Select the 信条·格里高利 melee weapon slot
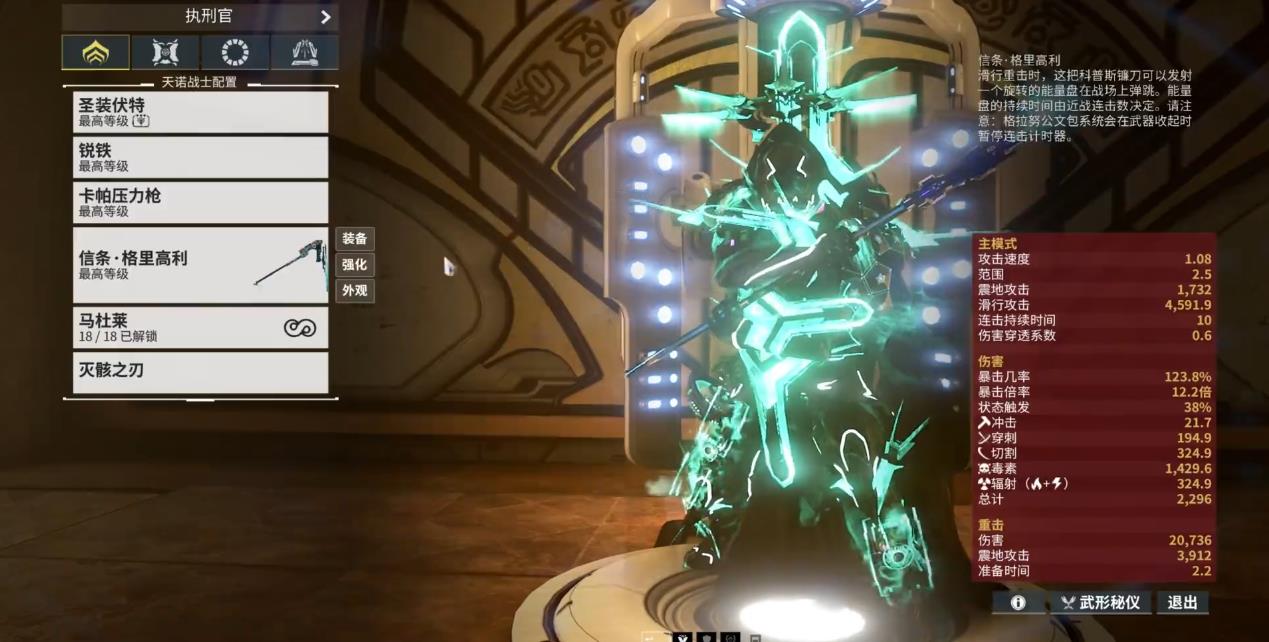Image resolution: width=1269 pixels, height=642 pixels. (200, 264)
